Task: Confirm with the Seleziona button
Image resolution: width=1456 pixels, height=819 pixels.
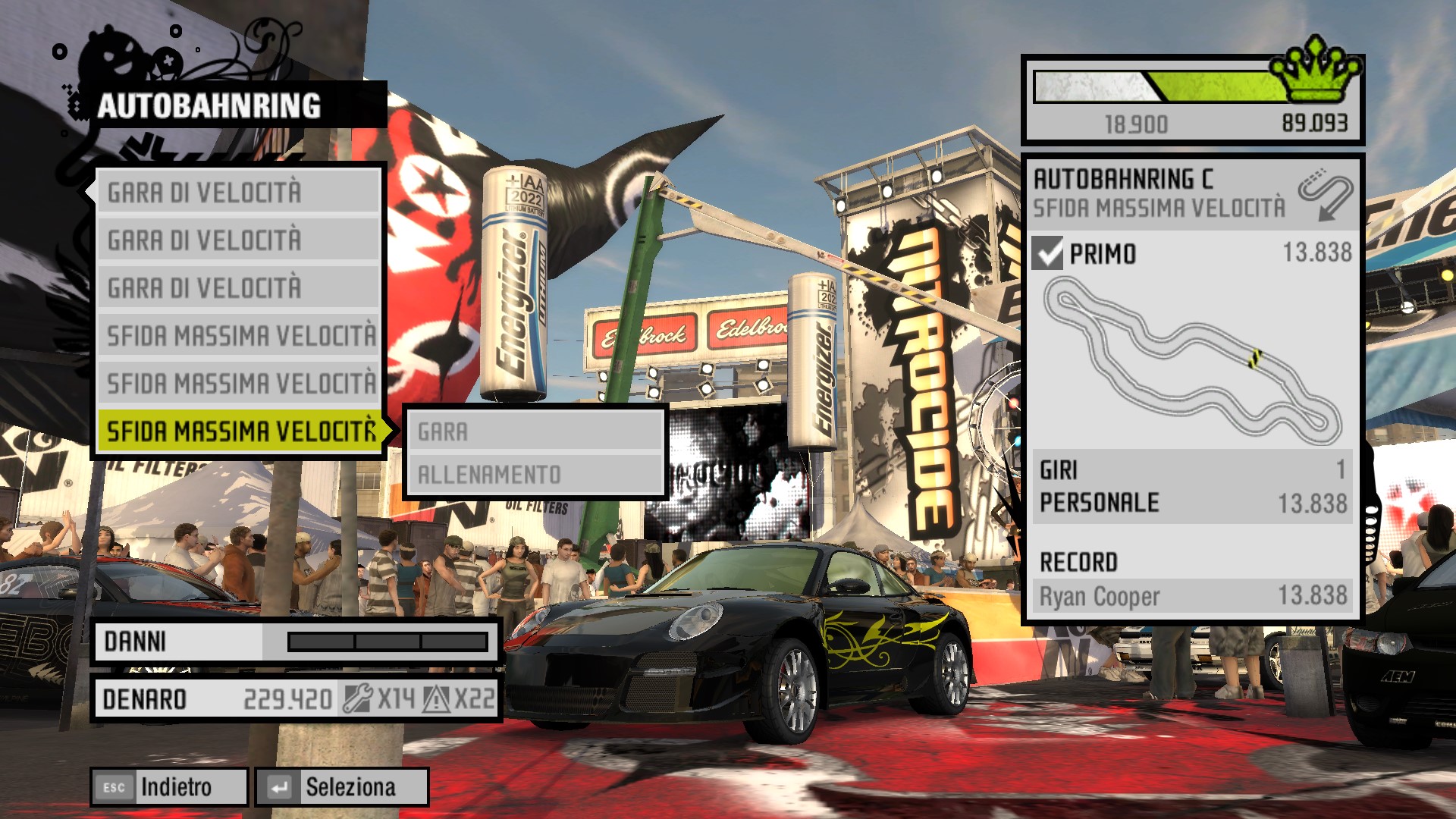Action: pyautogui.click(x=342, y=787)
